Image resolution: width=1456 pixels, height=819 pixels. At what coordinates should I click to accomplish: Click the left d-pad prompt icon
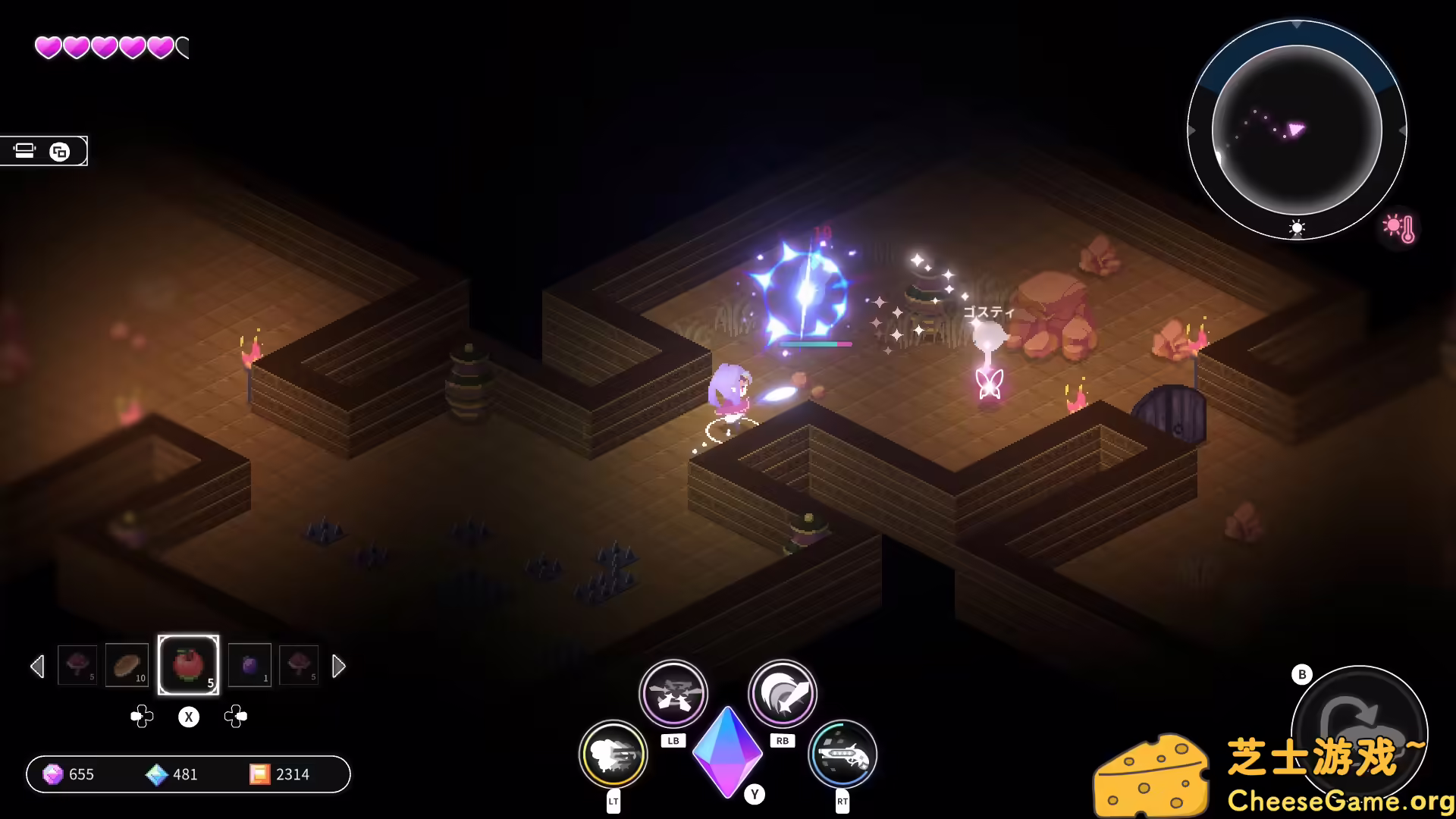141,715
